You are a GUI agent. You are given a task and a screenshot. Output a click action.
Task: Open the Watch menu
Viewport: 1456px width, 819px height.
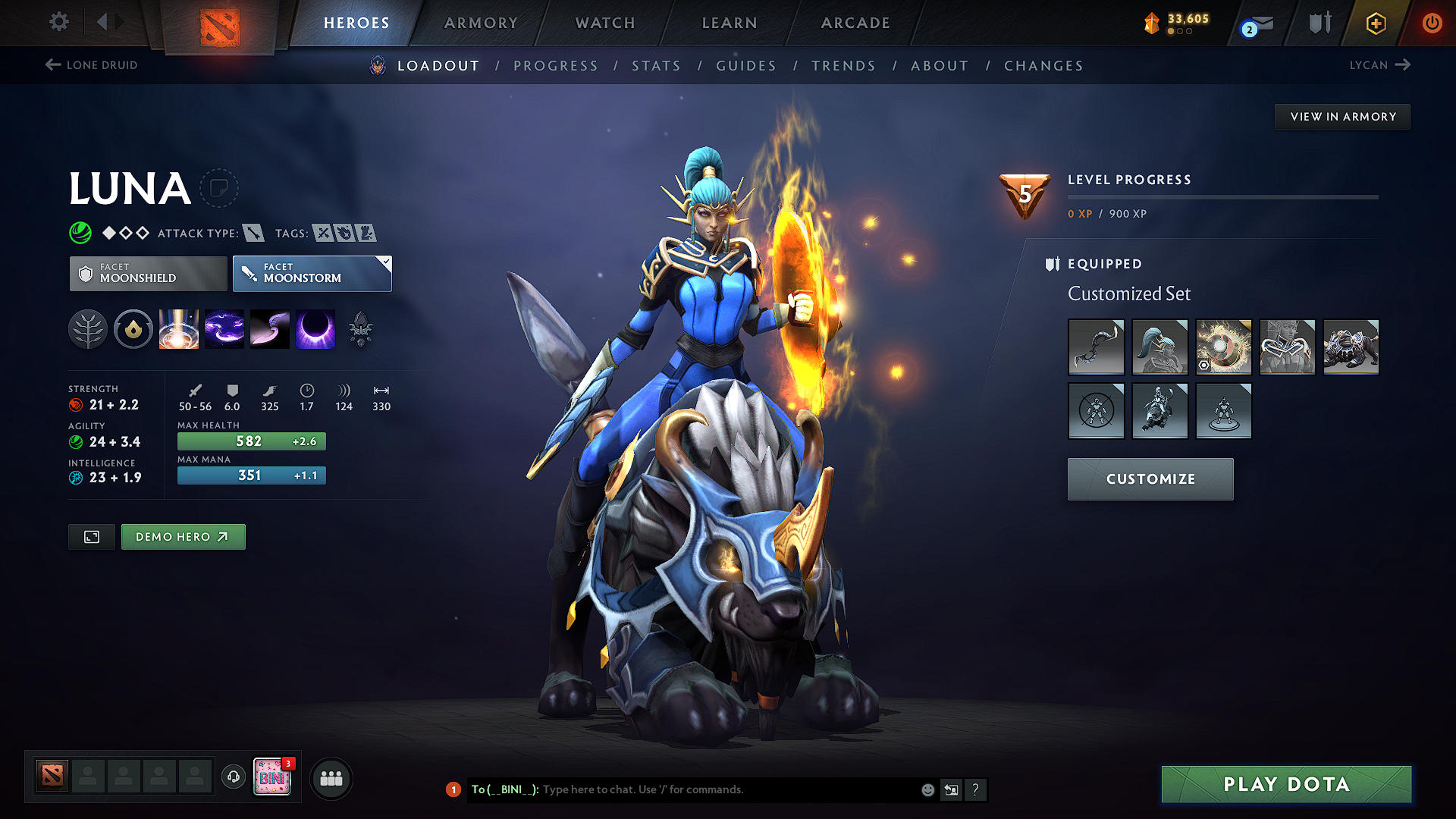pos(604,23)
